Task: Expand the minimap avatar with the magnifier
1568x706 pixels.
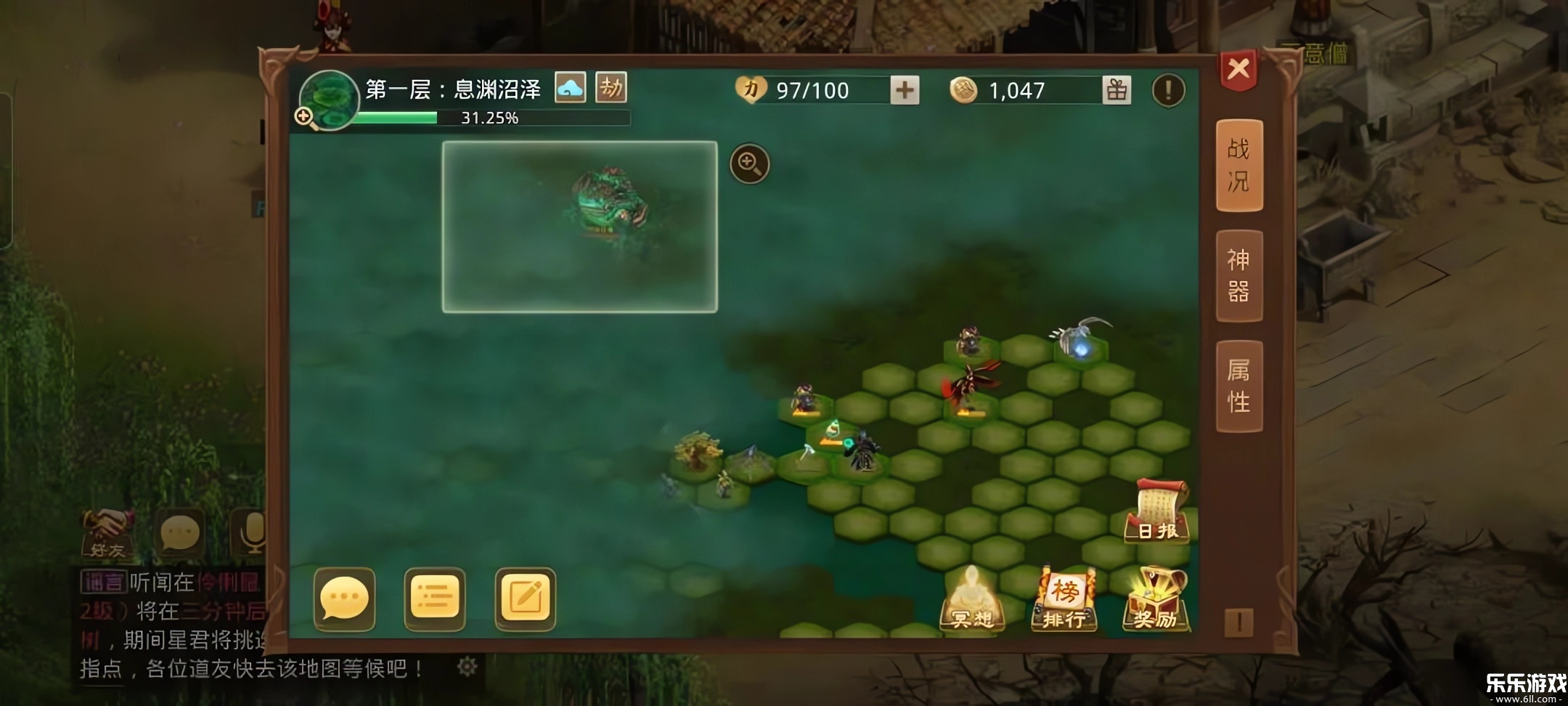Action: pyautogui.click(x=306, y=115)
